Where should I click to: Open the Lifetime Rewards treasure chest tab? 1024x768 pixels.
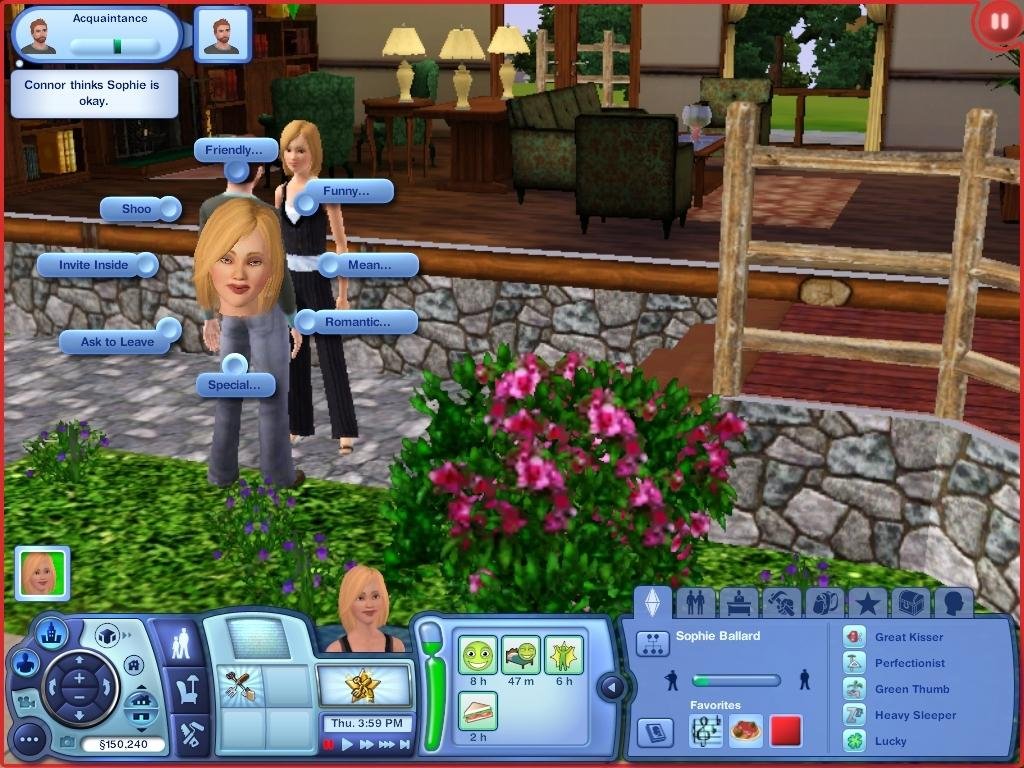click(x=911, y=602)
